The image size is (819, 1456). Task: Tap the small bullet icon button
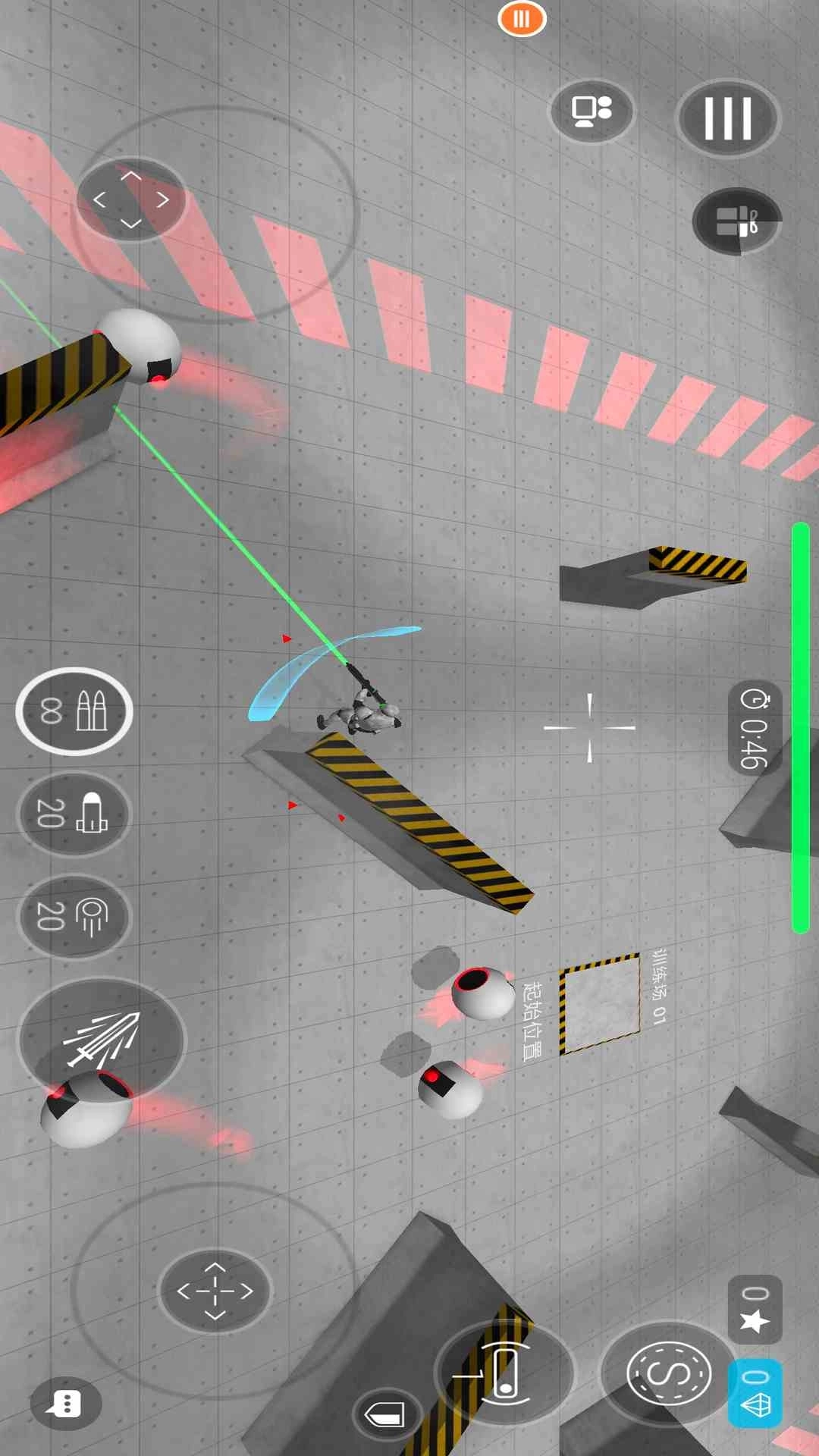coord(386,1414)
